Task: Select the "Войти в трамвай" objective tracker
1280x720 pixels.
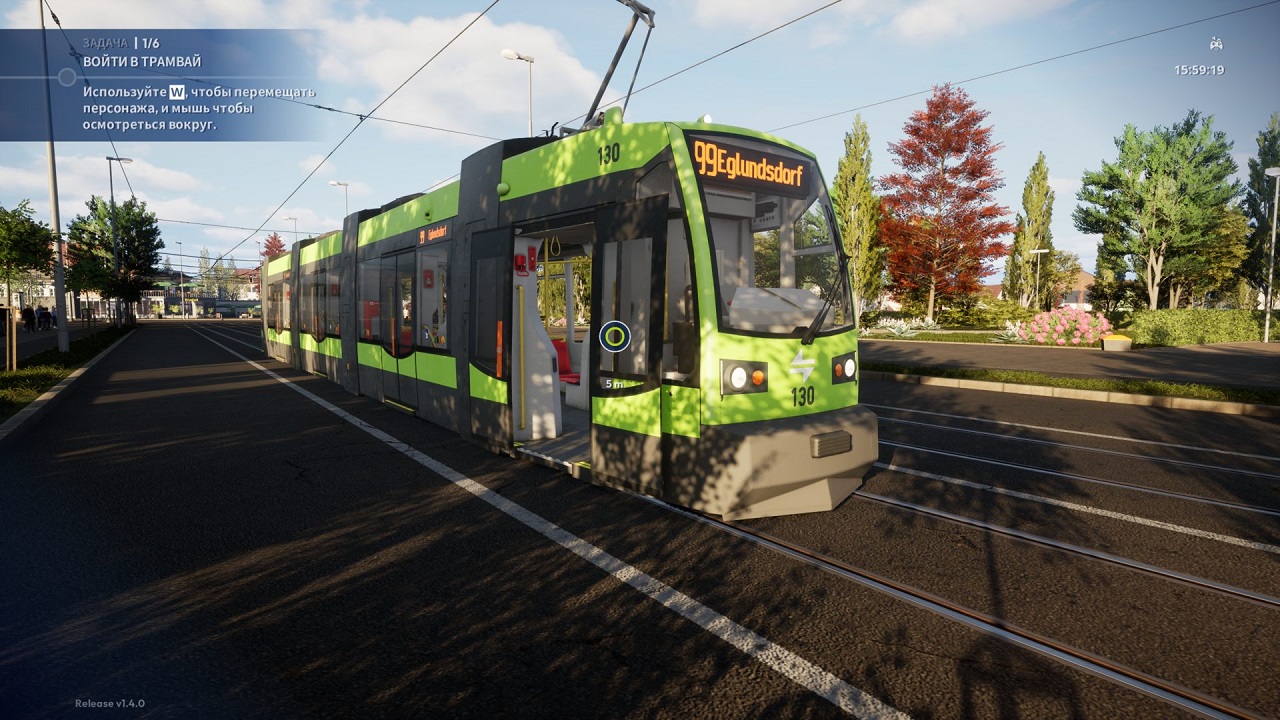Action: click(142, 62)
